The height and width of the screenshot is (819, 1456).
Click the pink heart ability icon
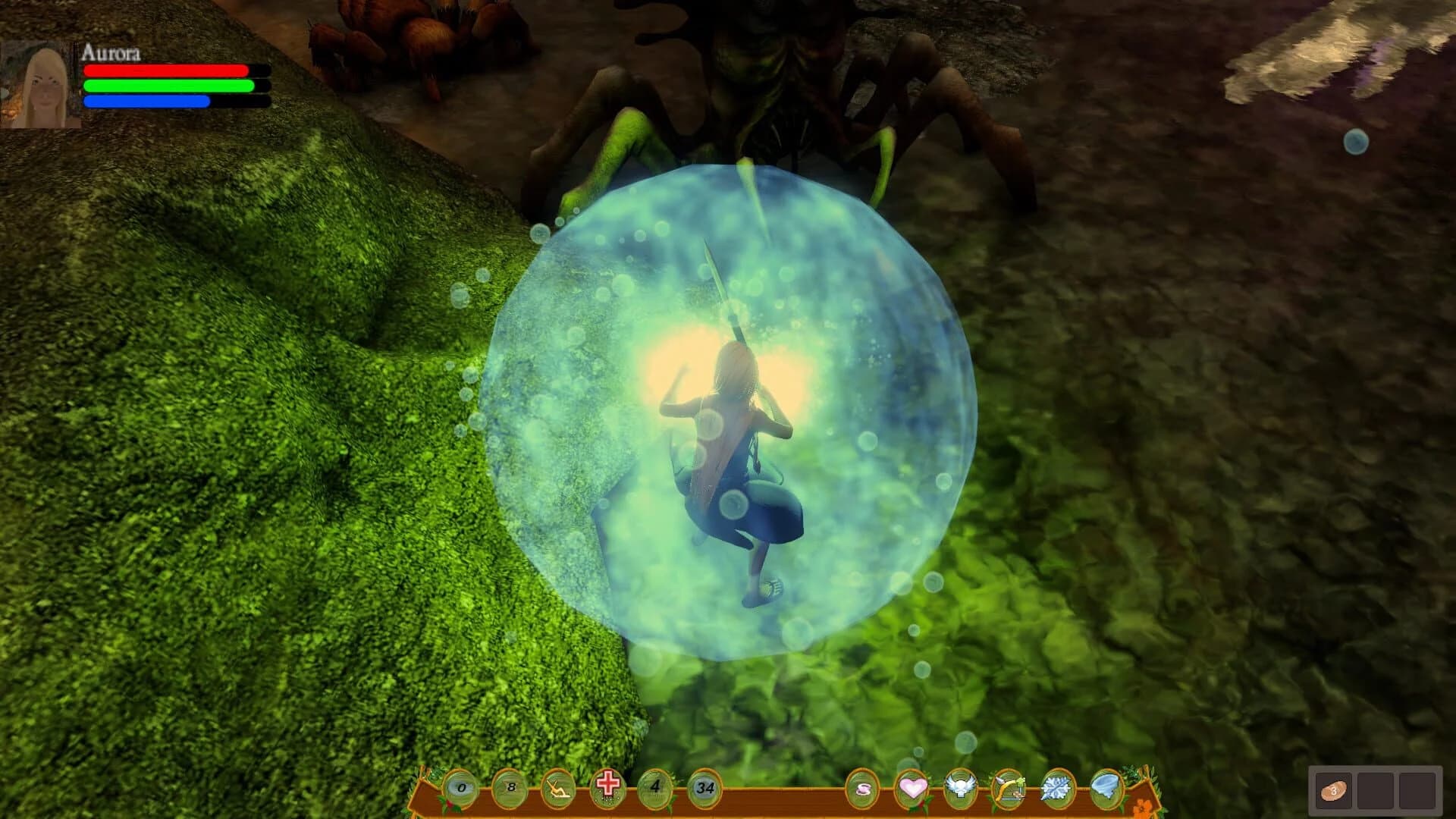(913, 787)
